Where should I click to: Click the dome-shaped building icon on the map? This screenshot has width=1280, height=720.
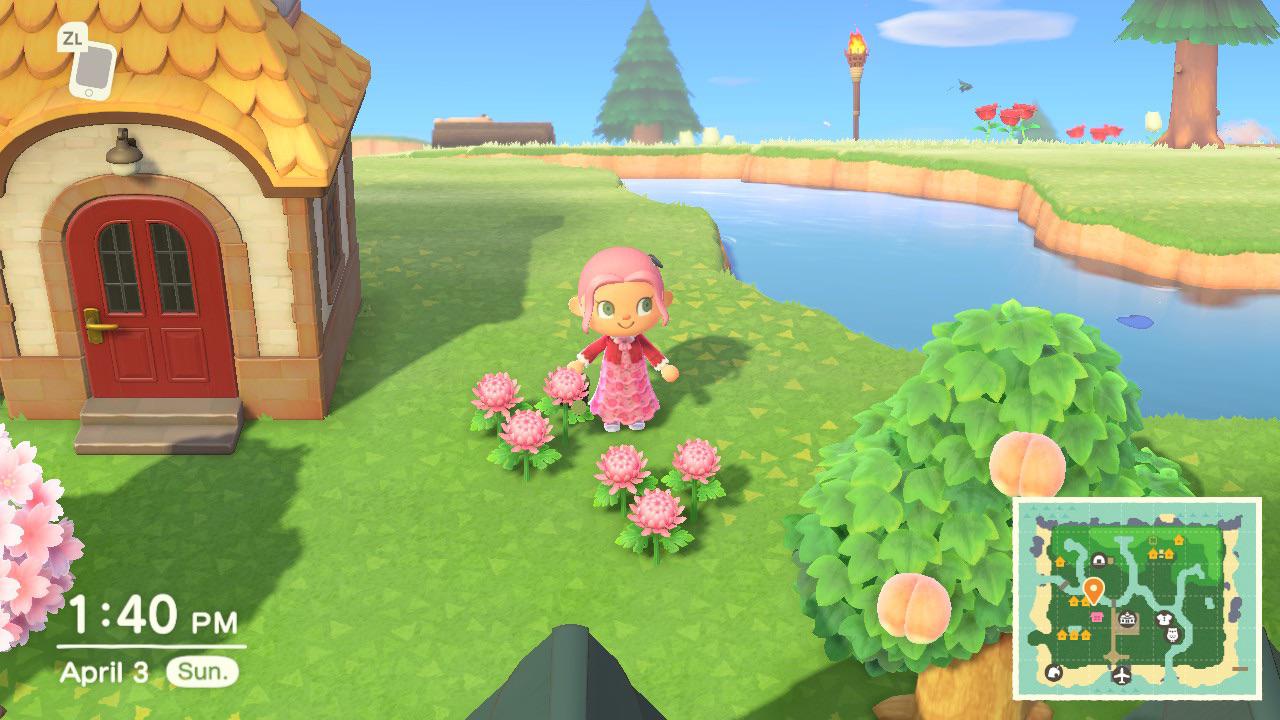[x=1099, y=561]
